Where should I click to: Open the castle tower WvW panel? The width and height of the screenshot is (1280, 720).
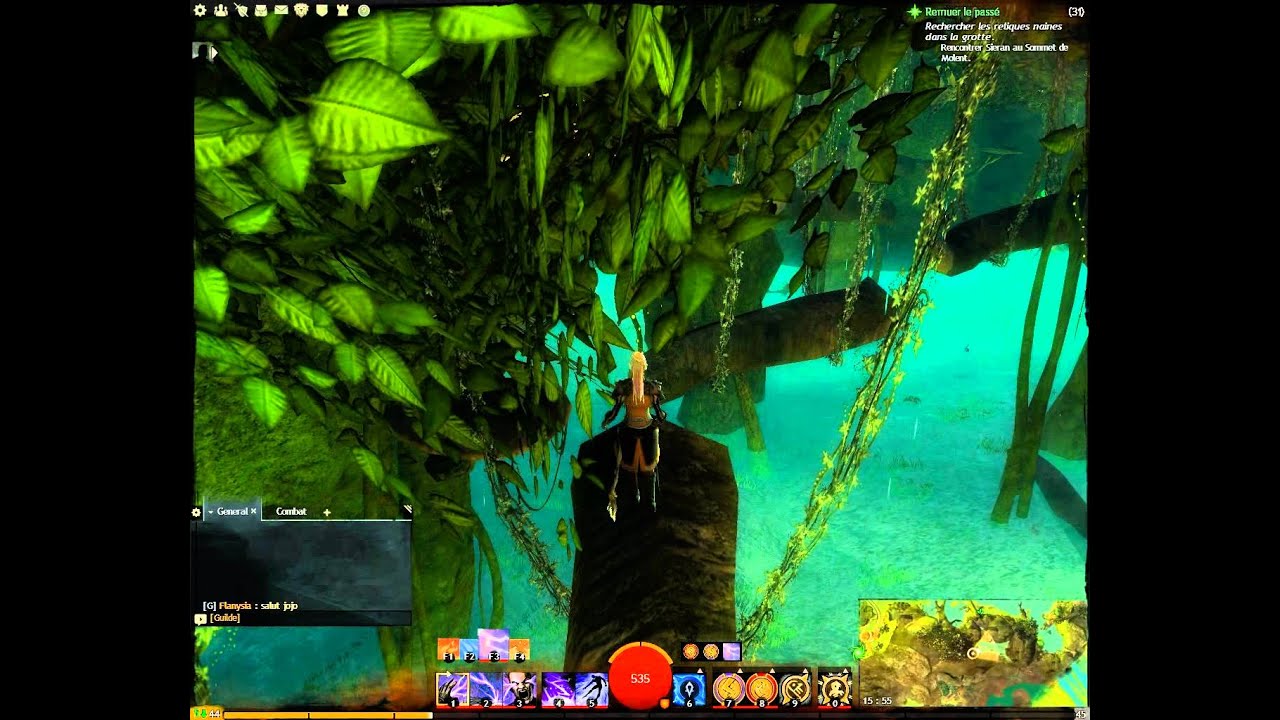coord(342,10)
